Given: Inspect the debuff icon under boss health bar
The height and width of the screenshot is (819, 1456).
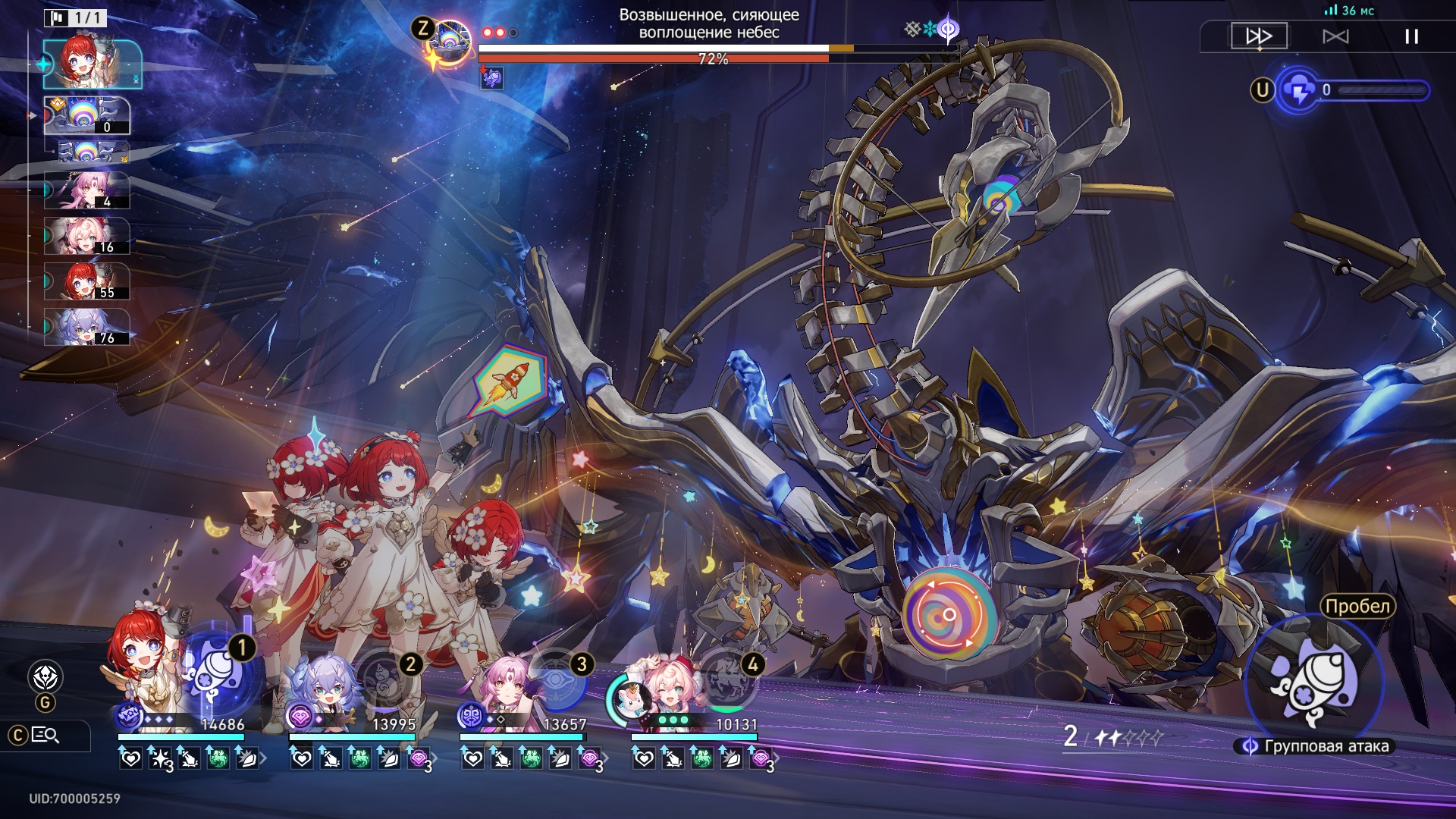Looking at the screenshot, I should 492,77.
